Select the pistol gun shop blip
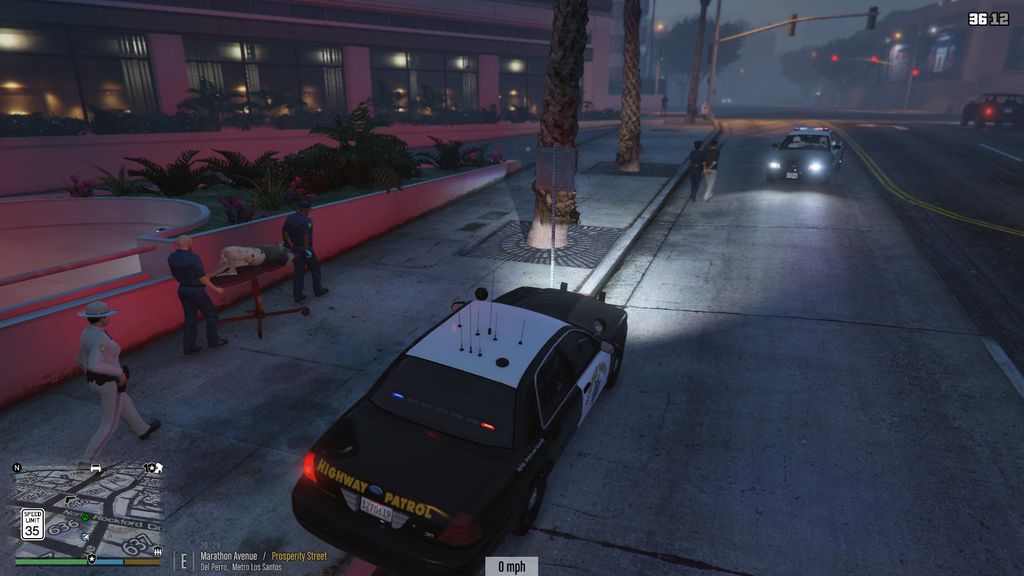1024x576 pixels. pos(71,498)
